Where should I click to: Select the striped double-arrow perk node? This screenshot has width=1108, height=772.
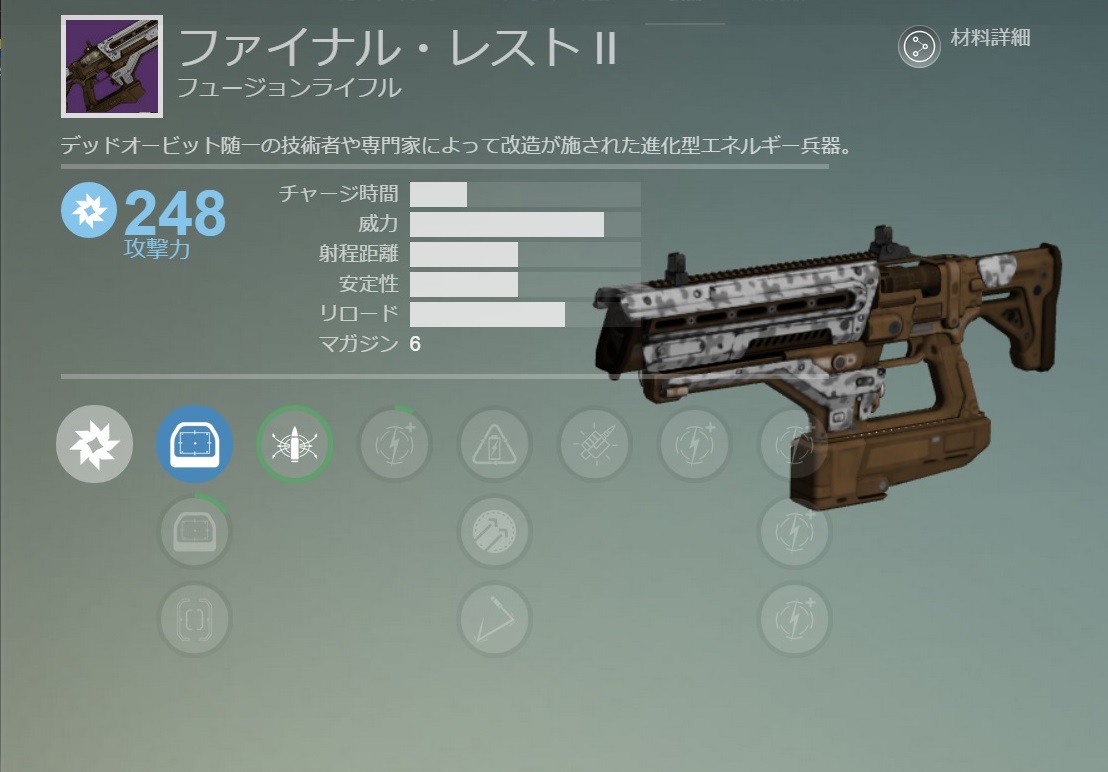coord(494,532)
